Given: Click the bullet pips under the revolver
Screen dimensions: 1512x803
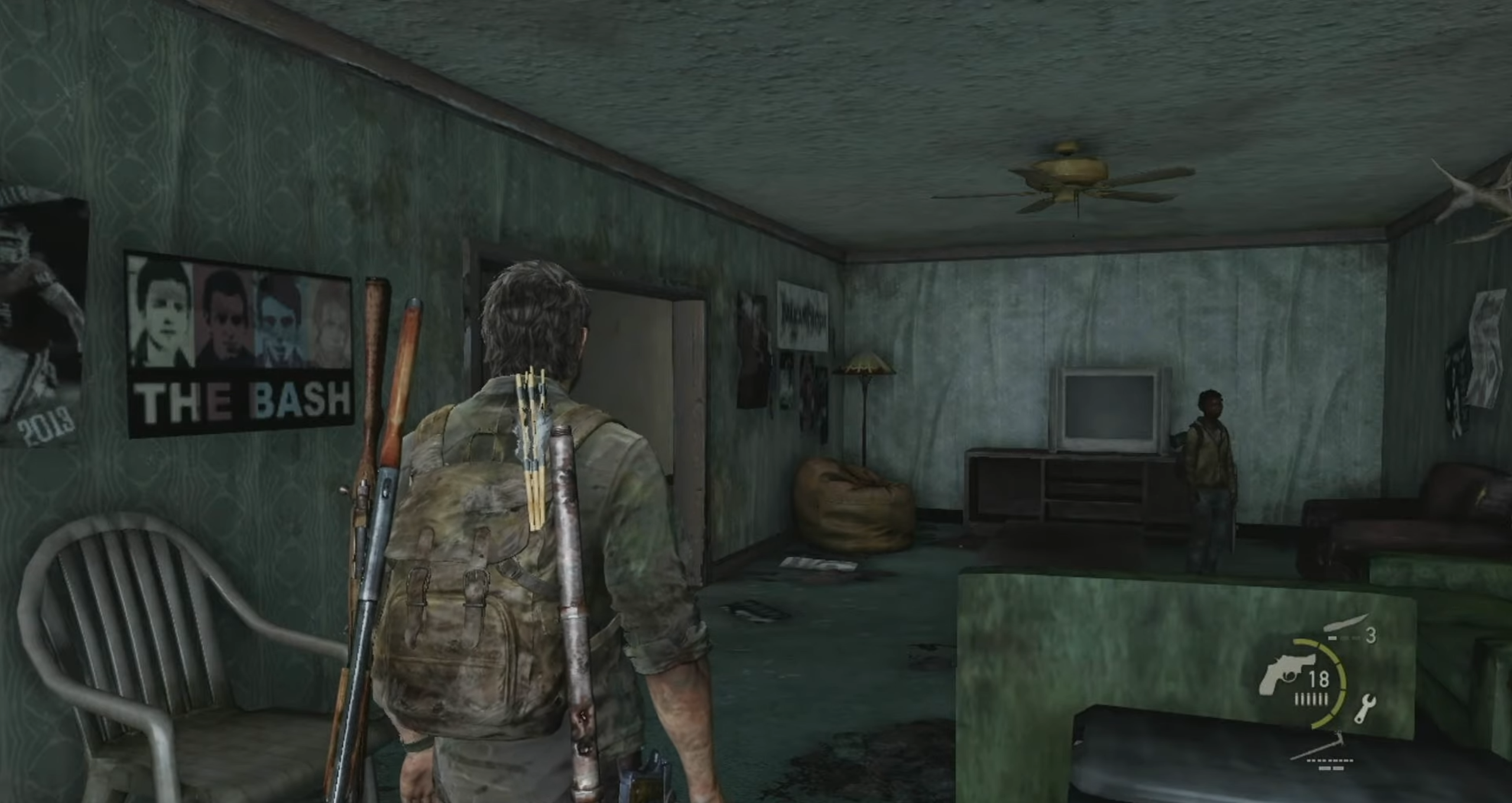Looking at the screenshot, I should pyautogui.click(x=1311, y=700).
